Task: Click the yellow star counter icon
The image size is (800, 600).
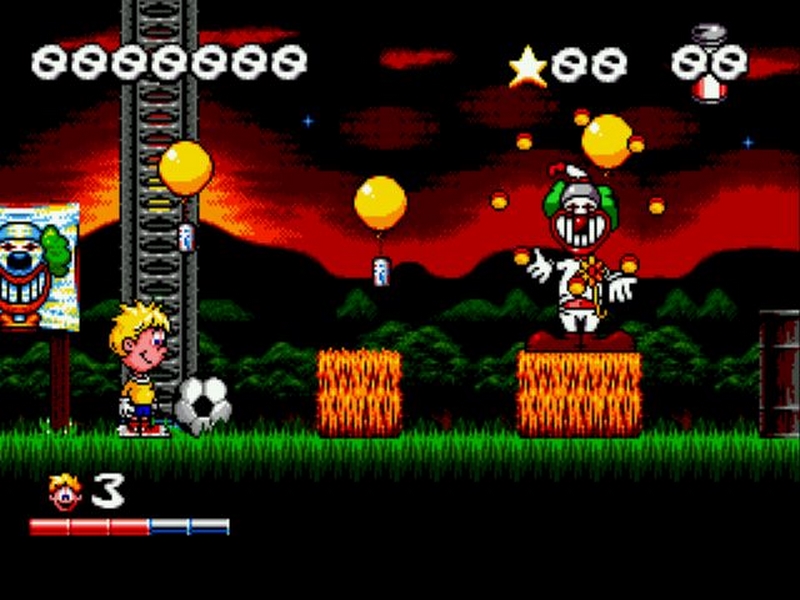Action: point(528,67)
